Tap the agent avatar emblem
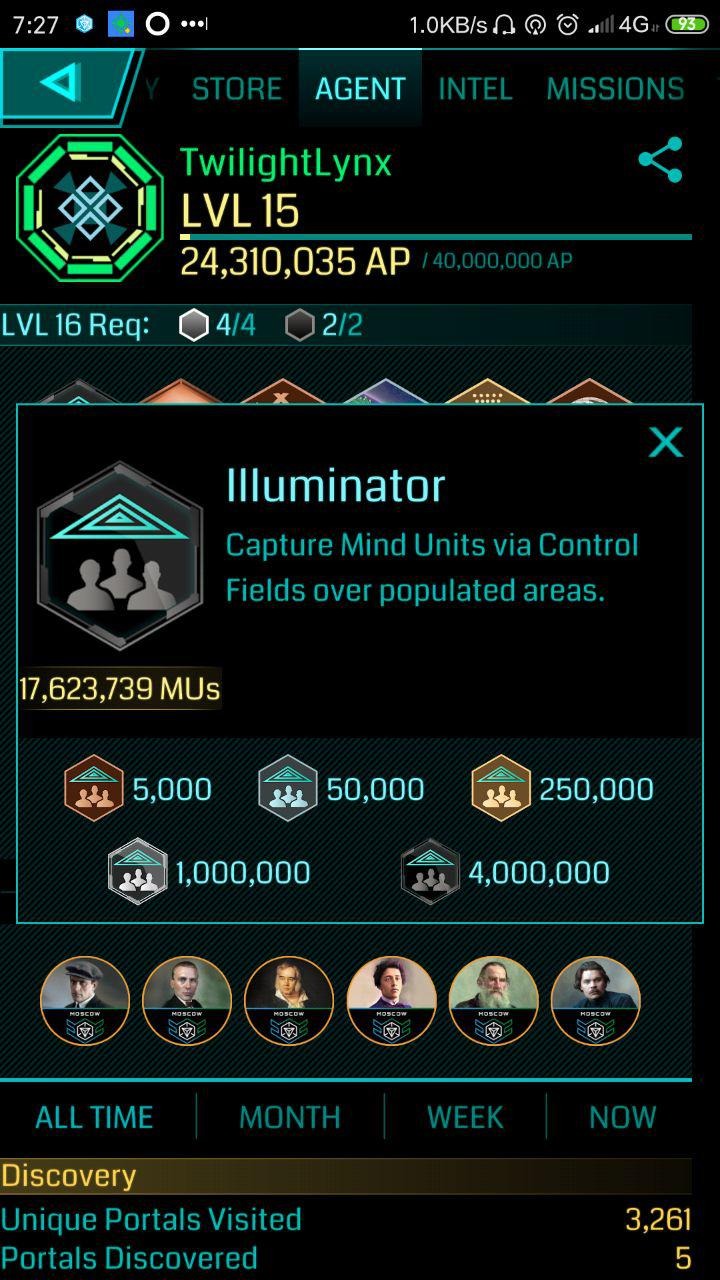Image resolution: width=720 pixels, height=1280 pixels. (x=90, y=207)
